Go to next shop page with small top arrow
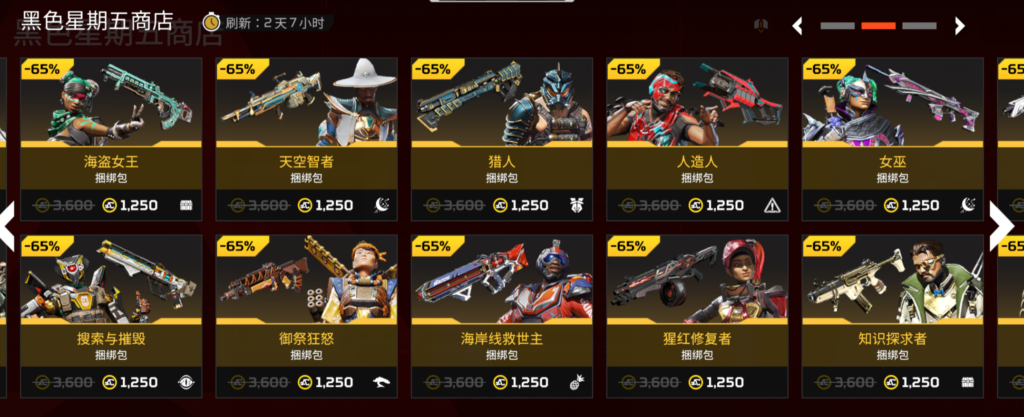The image size is (1024, 417). [x=960, y=26]
